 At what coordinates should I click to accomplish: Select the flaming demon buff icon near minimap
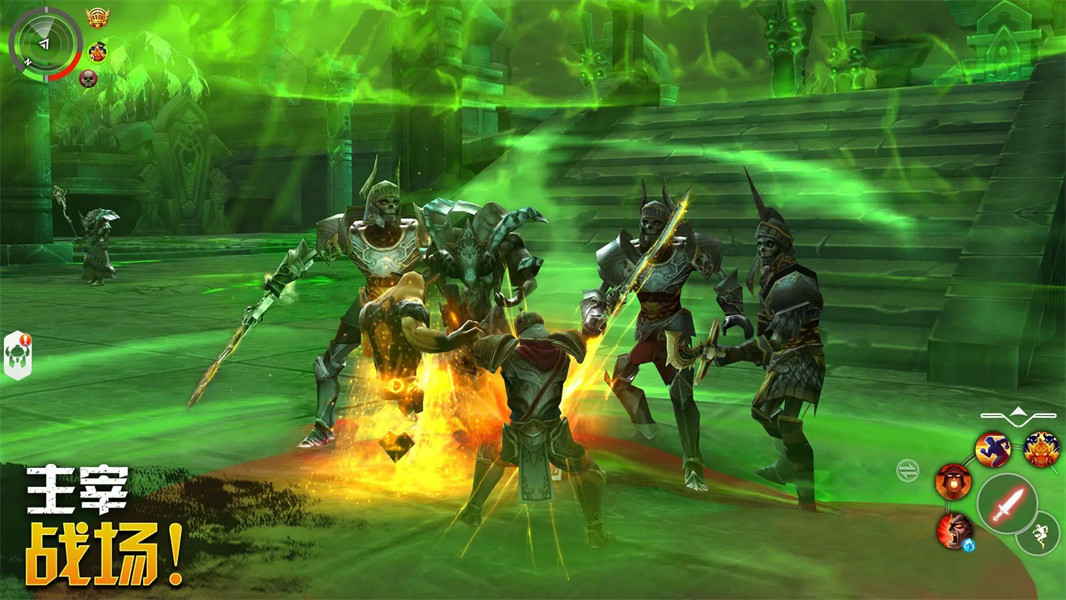coord(97,51)
